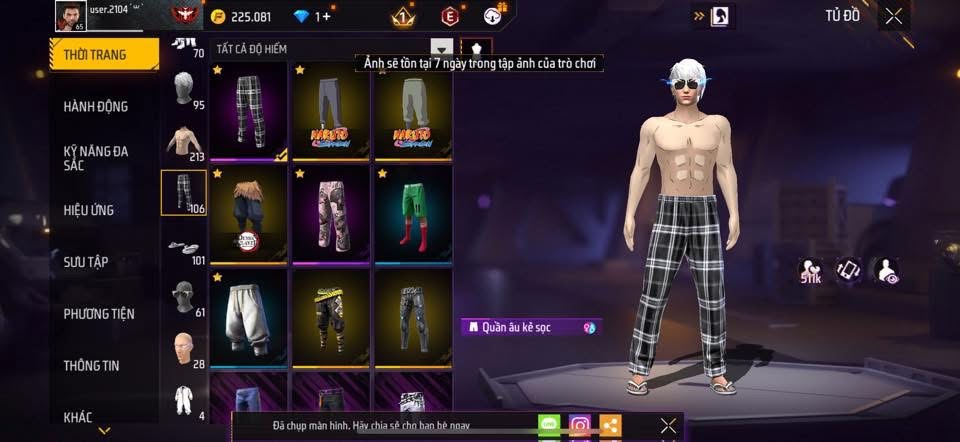
Task: Go to the Hiệu Ứng section
Action: [89, 210]
